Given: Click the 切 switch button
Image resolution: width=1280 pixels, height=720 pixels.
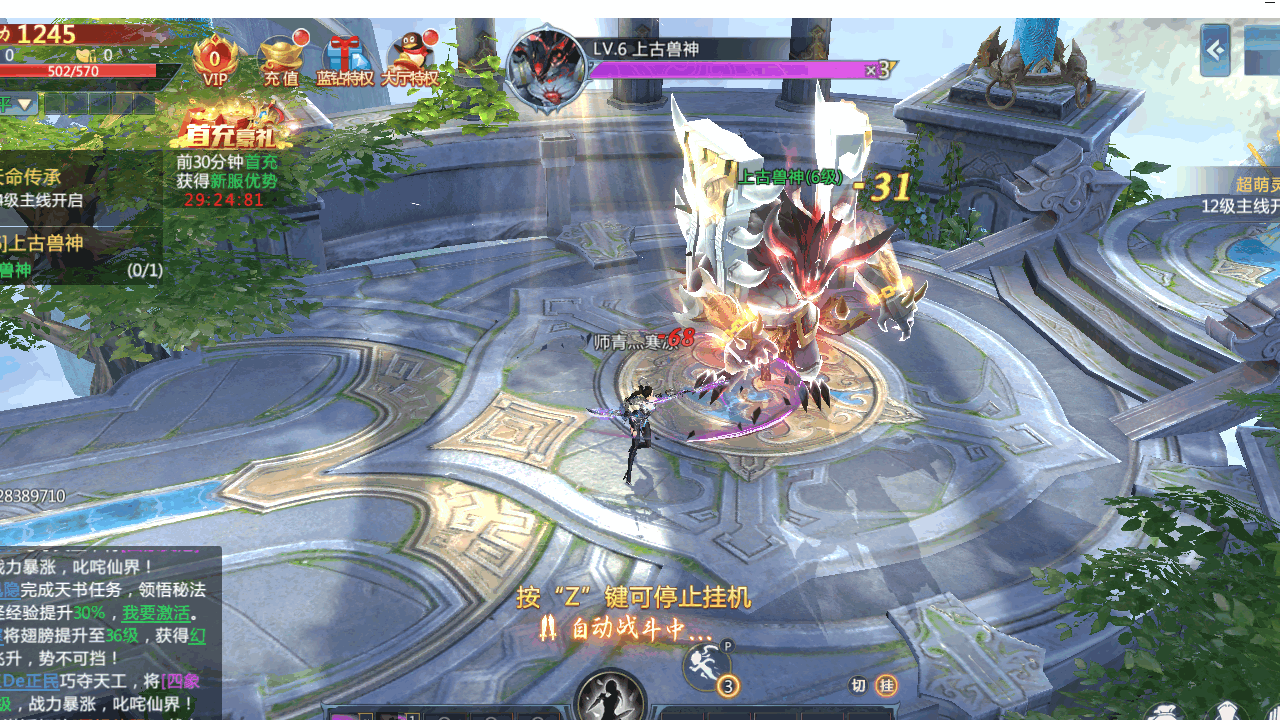Looking at the screenshot, I should [x=858, y=685].
